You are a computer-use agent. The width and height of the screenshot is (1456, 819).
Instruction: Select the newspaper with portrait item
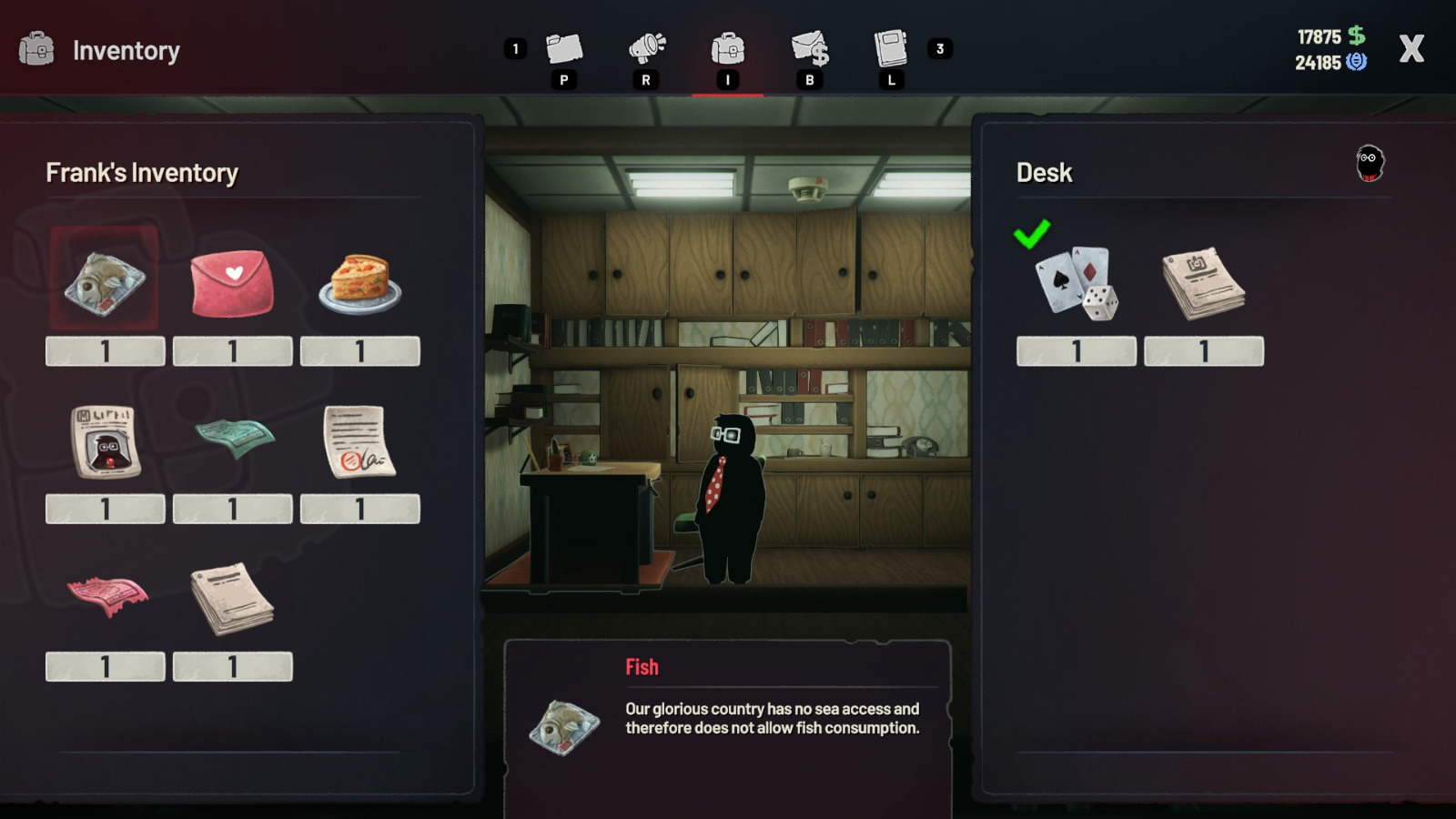click(x=106, y=441)
